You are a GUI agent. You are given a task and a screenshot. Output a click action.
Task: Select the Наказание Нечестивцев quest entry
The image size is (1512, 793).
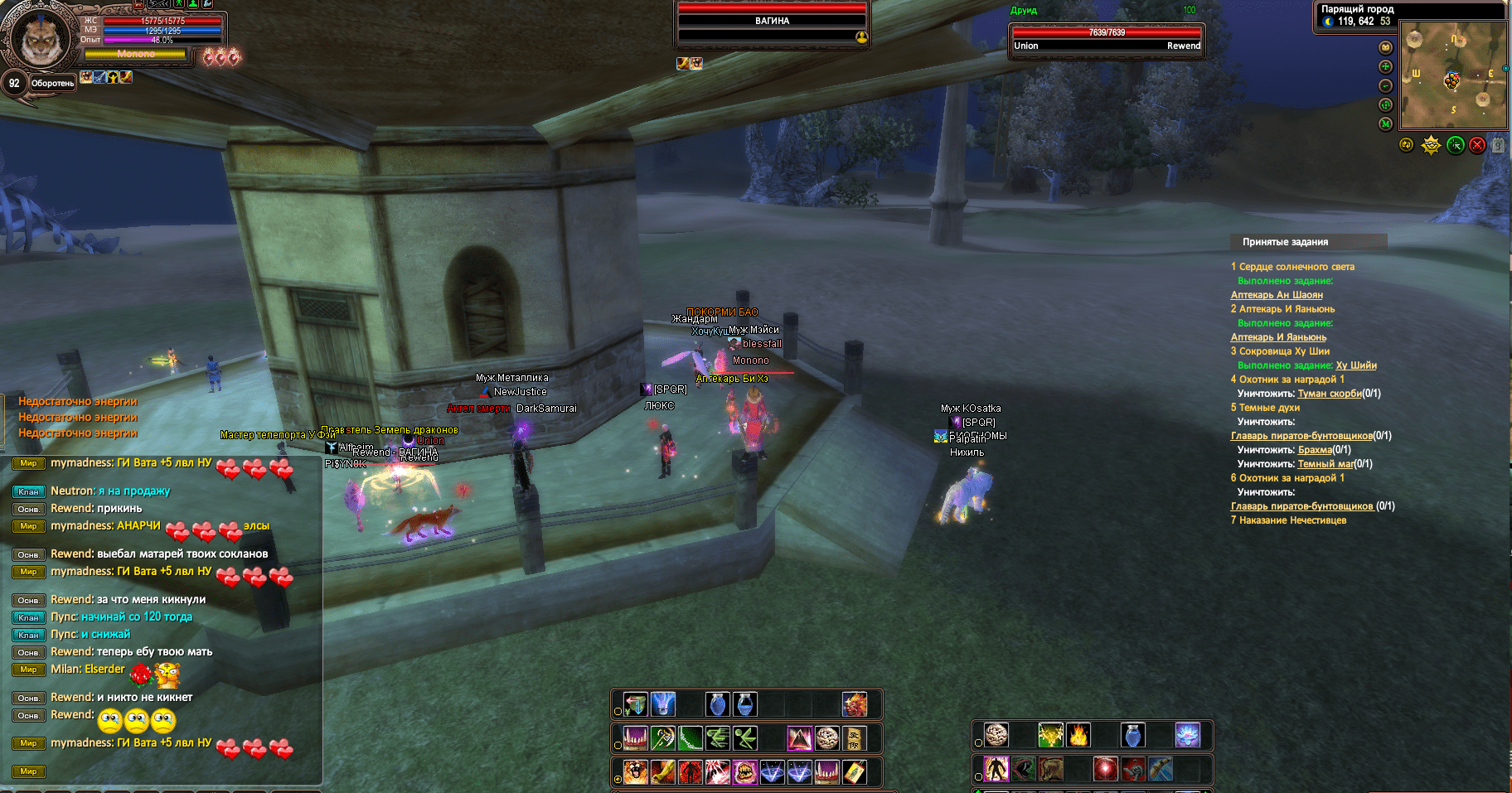pyautogui.click(x=1292, y=520)
